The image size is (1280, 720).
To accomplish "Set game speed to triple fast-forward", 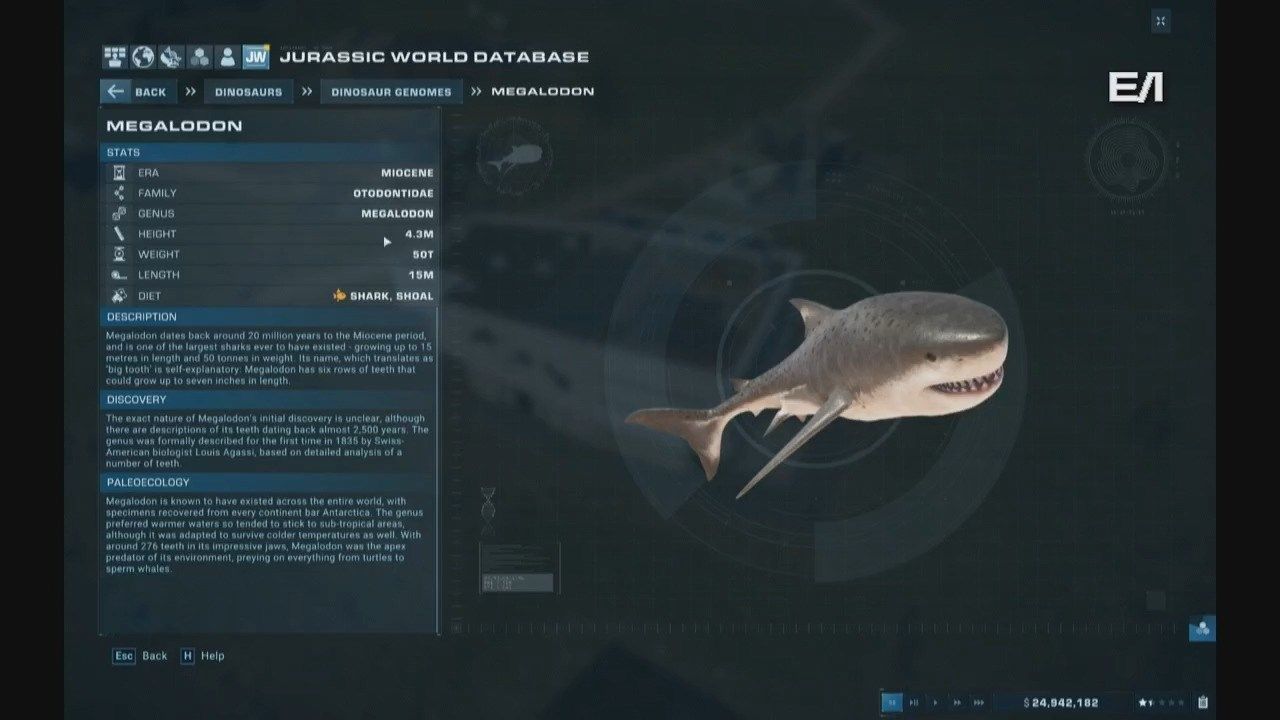I will click(979, 702).
